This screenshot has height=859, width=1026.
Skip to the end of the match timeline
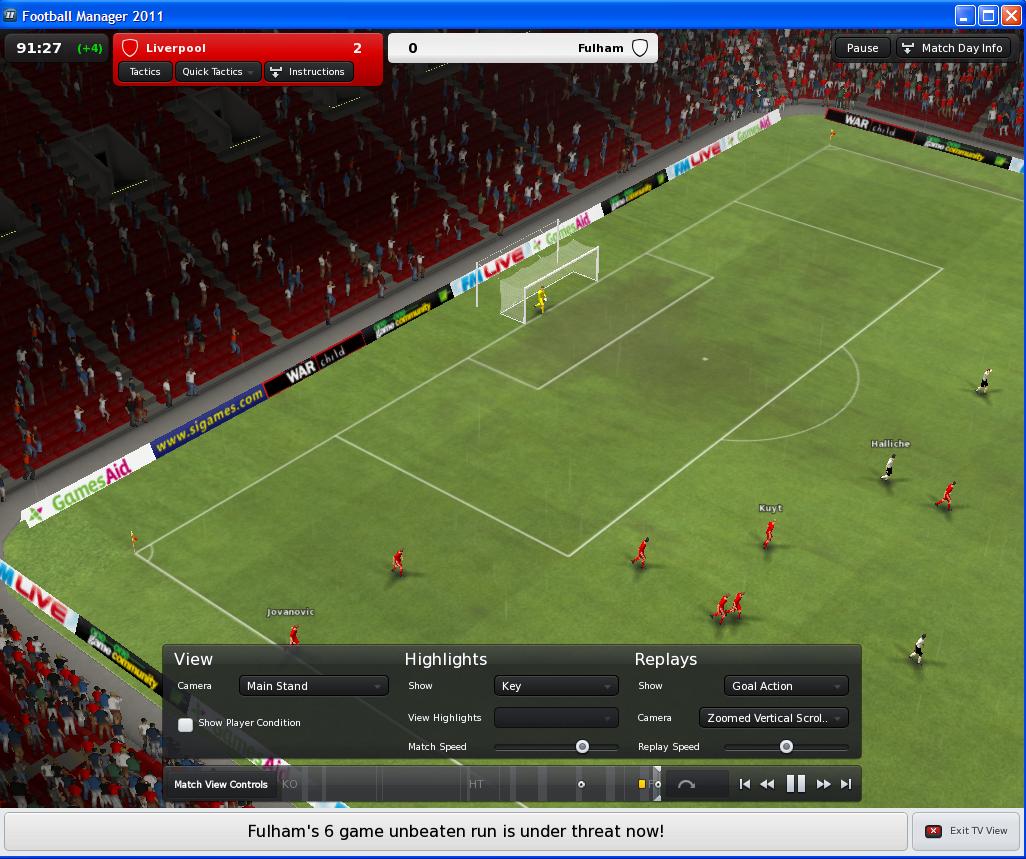[x=846, y=785]
